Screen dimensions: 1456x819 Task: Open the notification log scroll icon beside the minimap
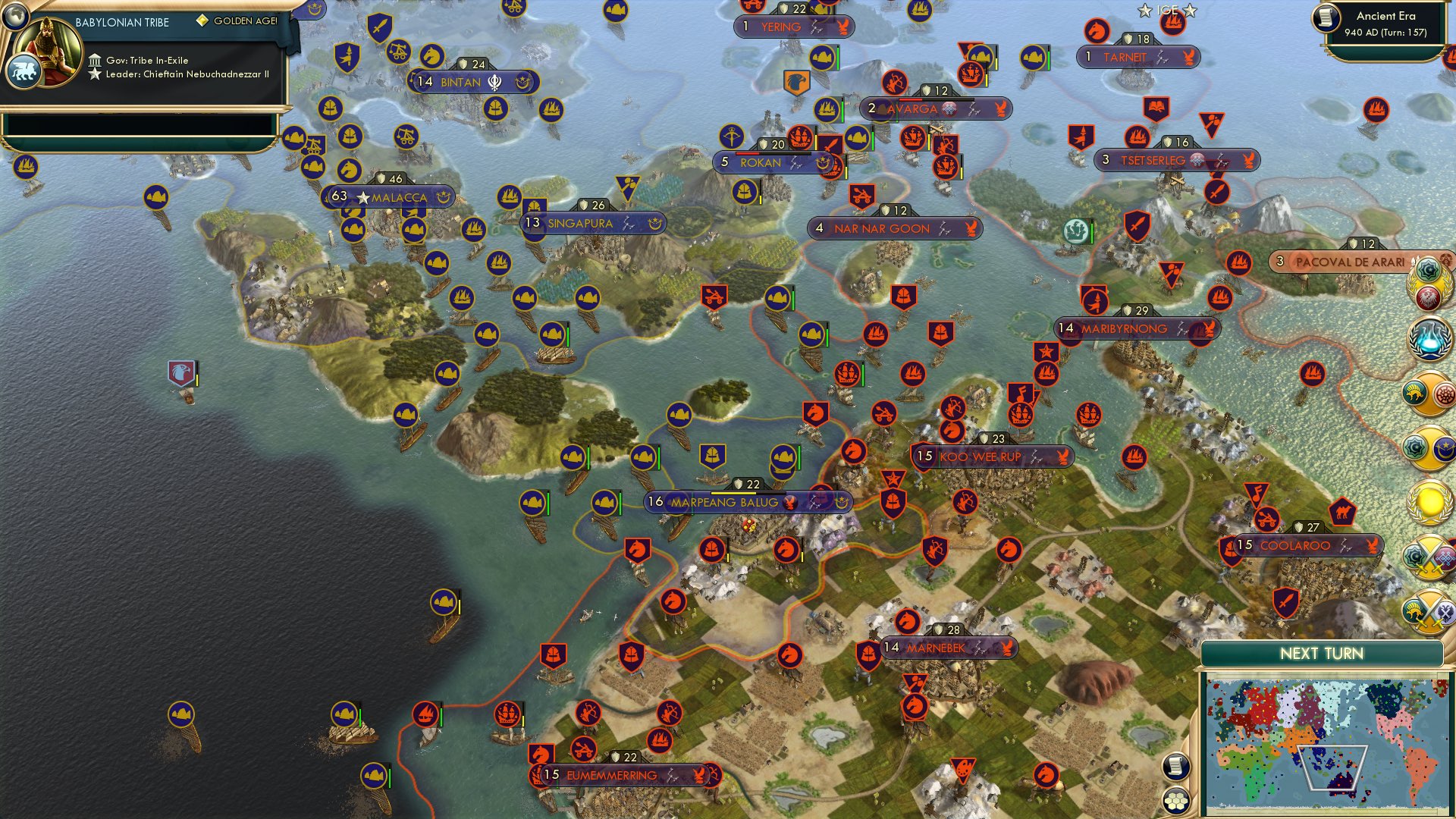coord(1175,766)
